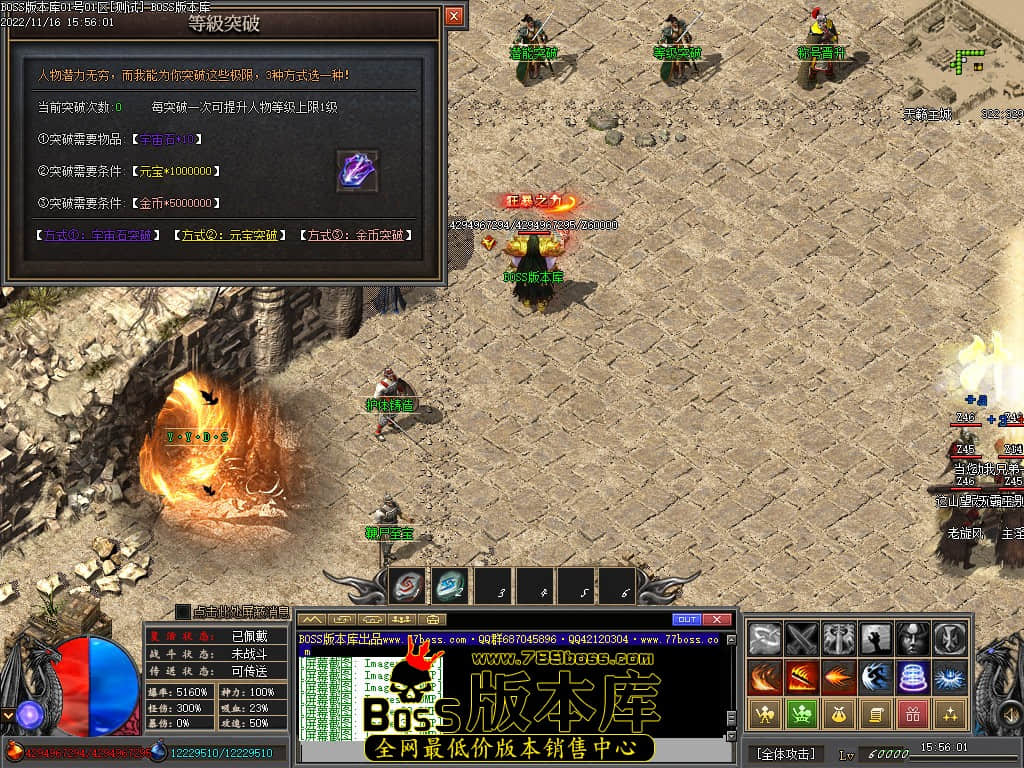Open the red gift box menu

click(x=913, y=714)
